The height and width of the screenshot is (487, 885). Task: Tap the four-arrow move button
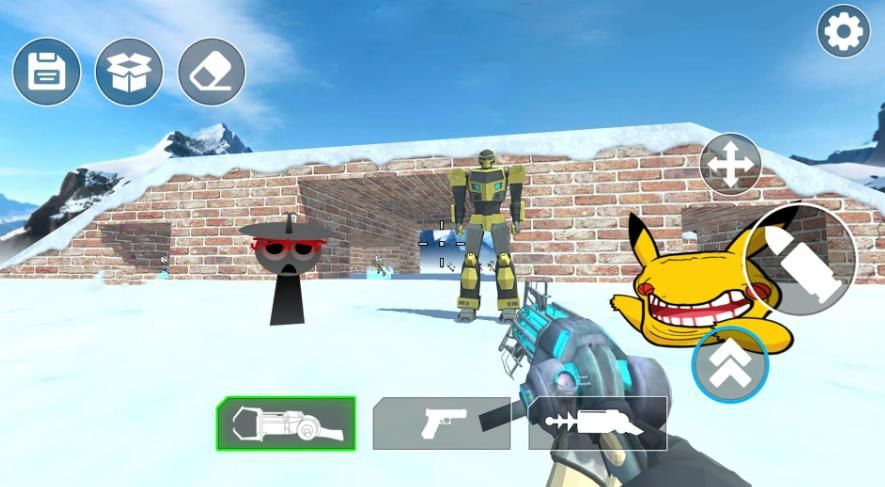point(730,163)
